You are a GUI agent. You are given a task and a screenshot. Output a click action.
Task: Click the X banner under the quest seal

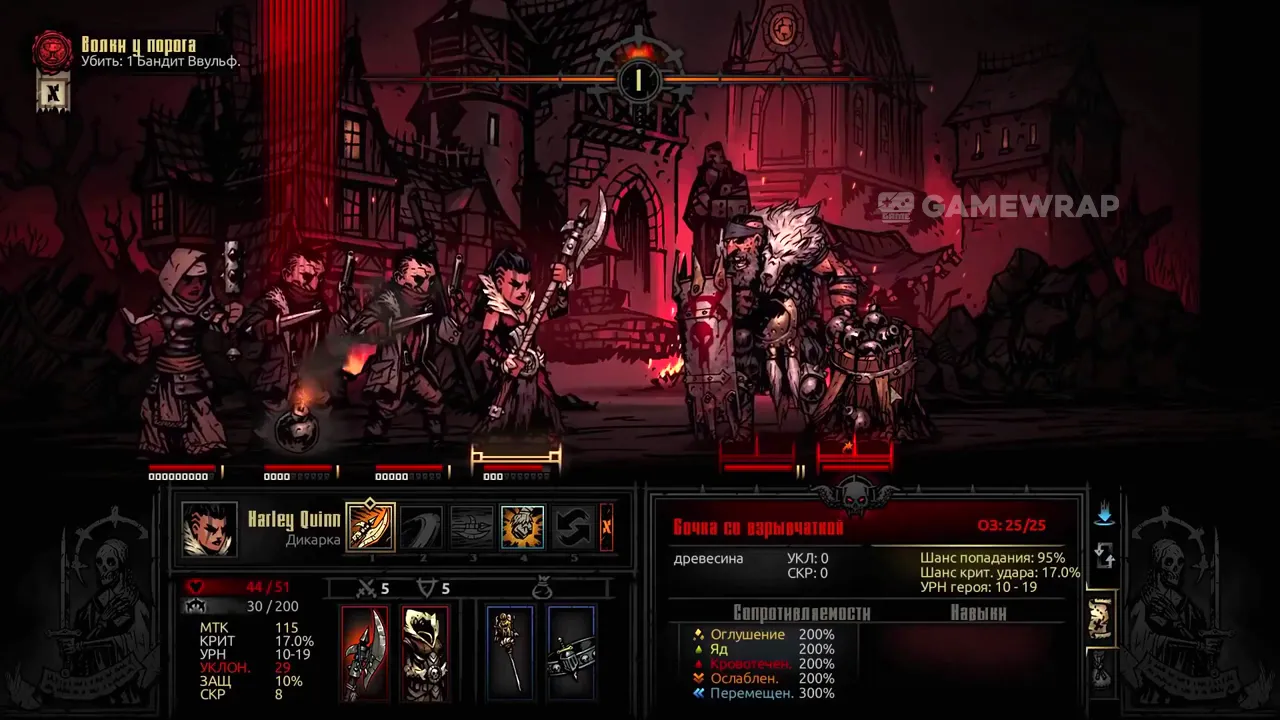click(53, 94)
